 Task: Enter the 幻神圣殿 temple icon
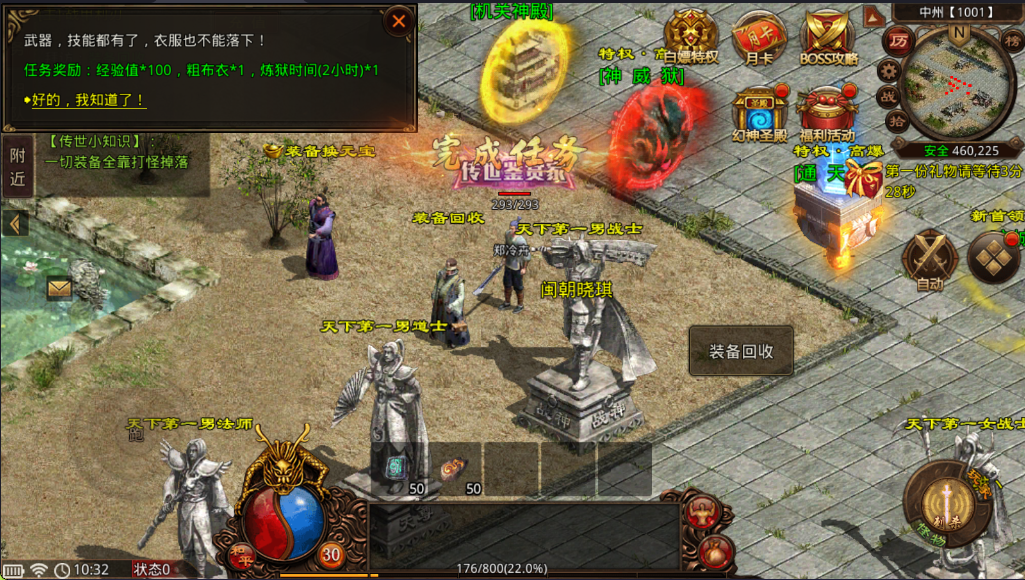pos(759,113)
